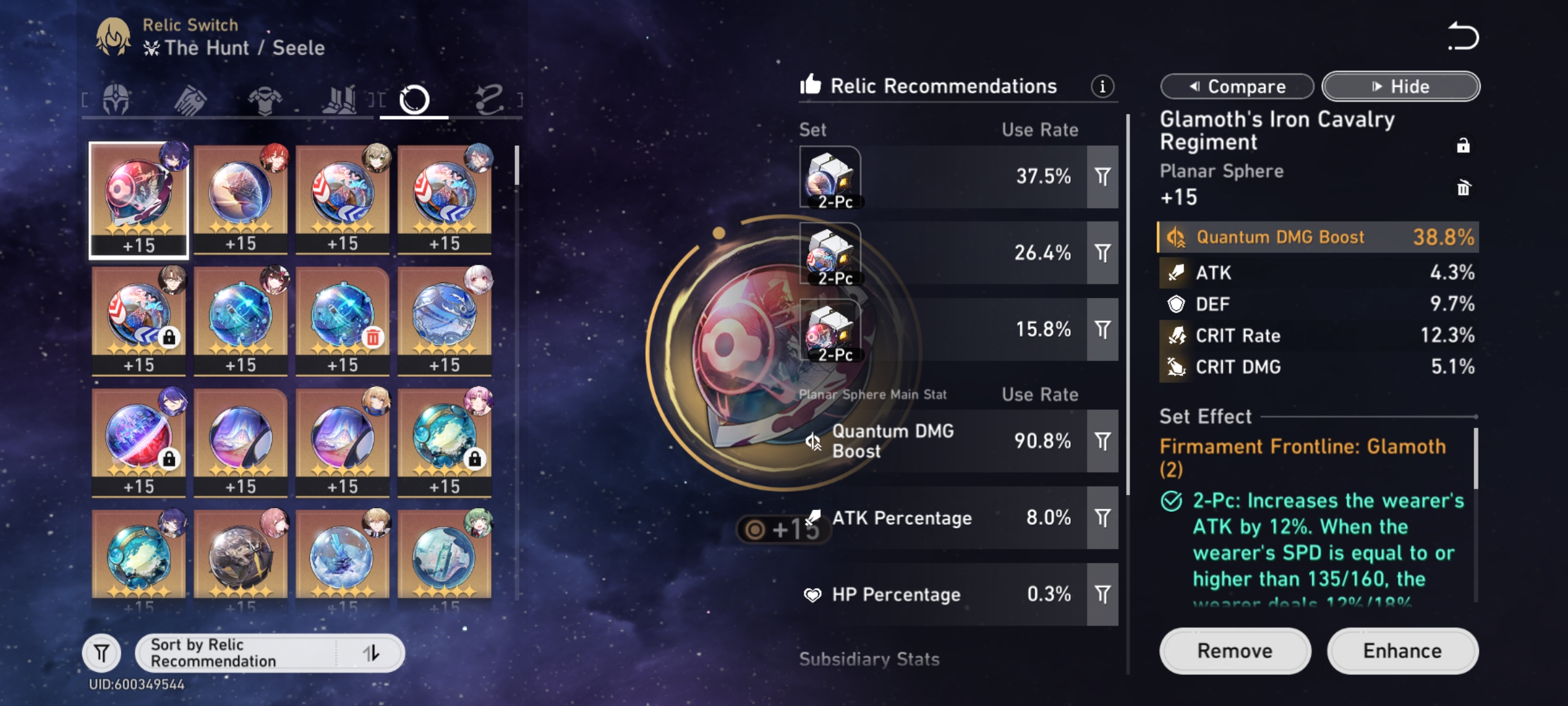Select the hands slot icon

pyautogui.click(x=188, y=99)
